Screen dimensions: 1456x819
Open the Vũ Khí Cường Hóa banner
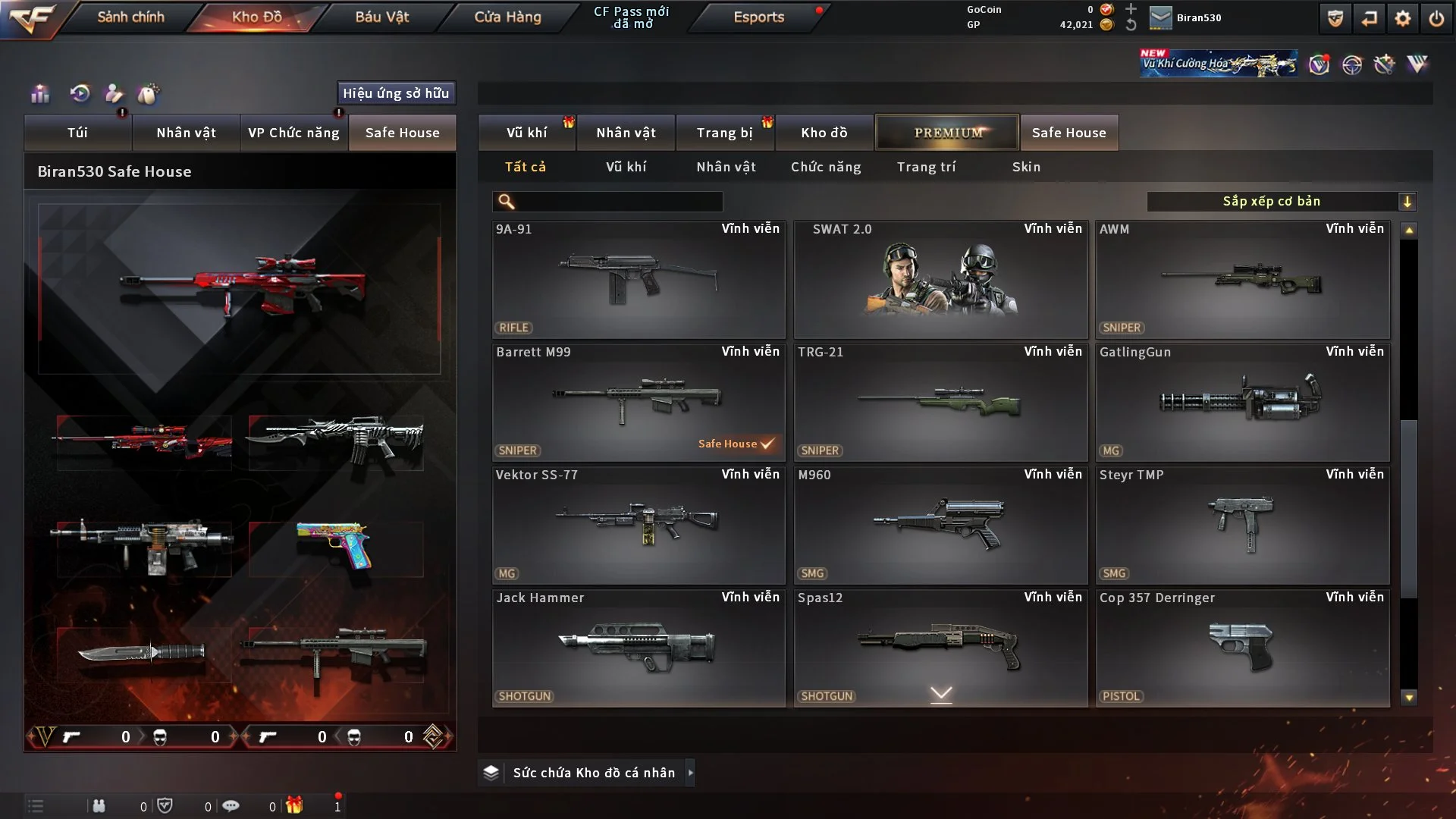pyautogui.click(x=1218, y=64)
